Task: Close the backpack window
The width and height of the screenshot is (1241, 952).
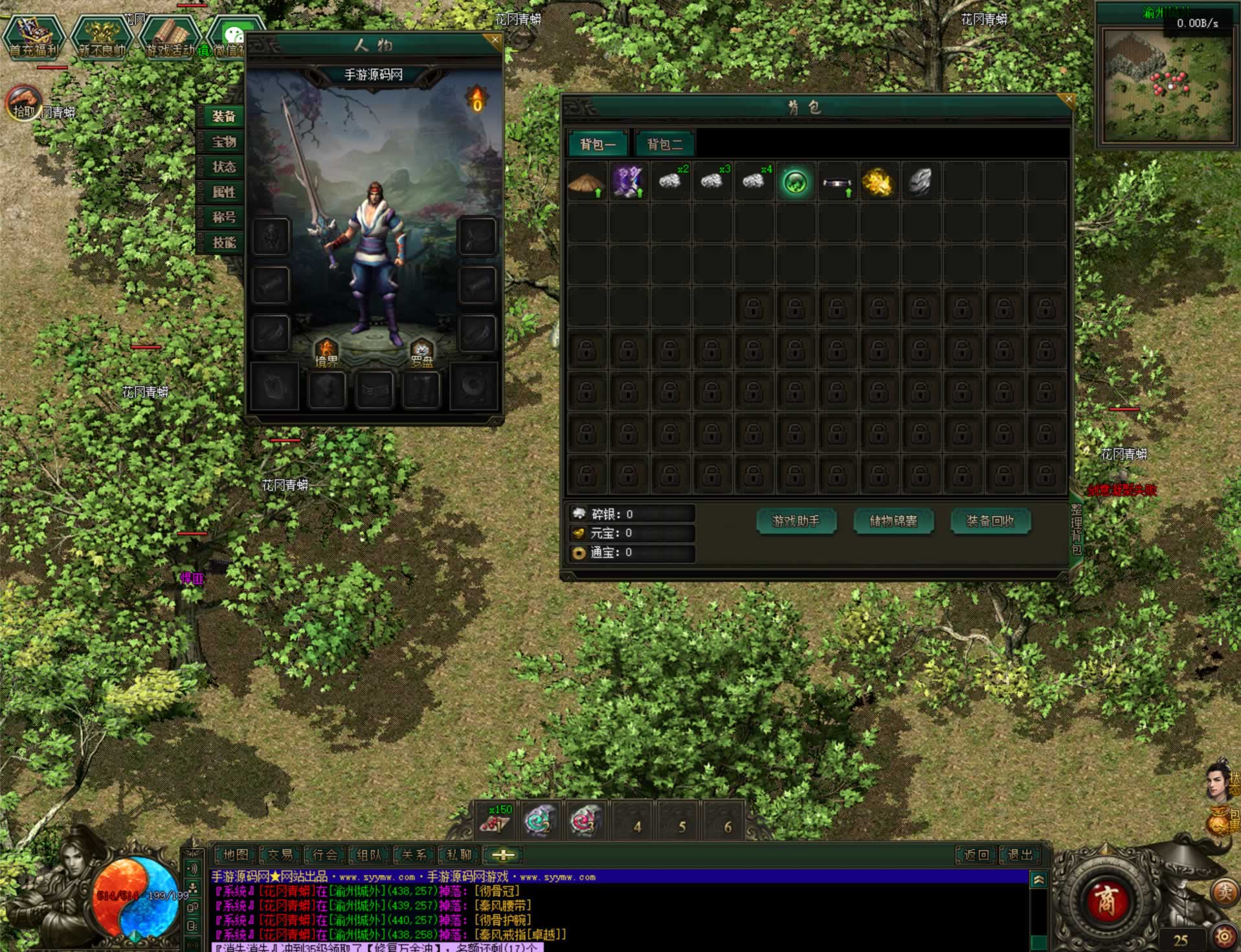Action: click(1068, 100)
